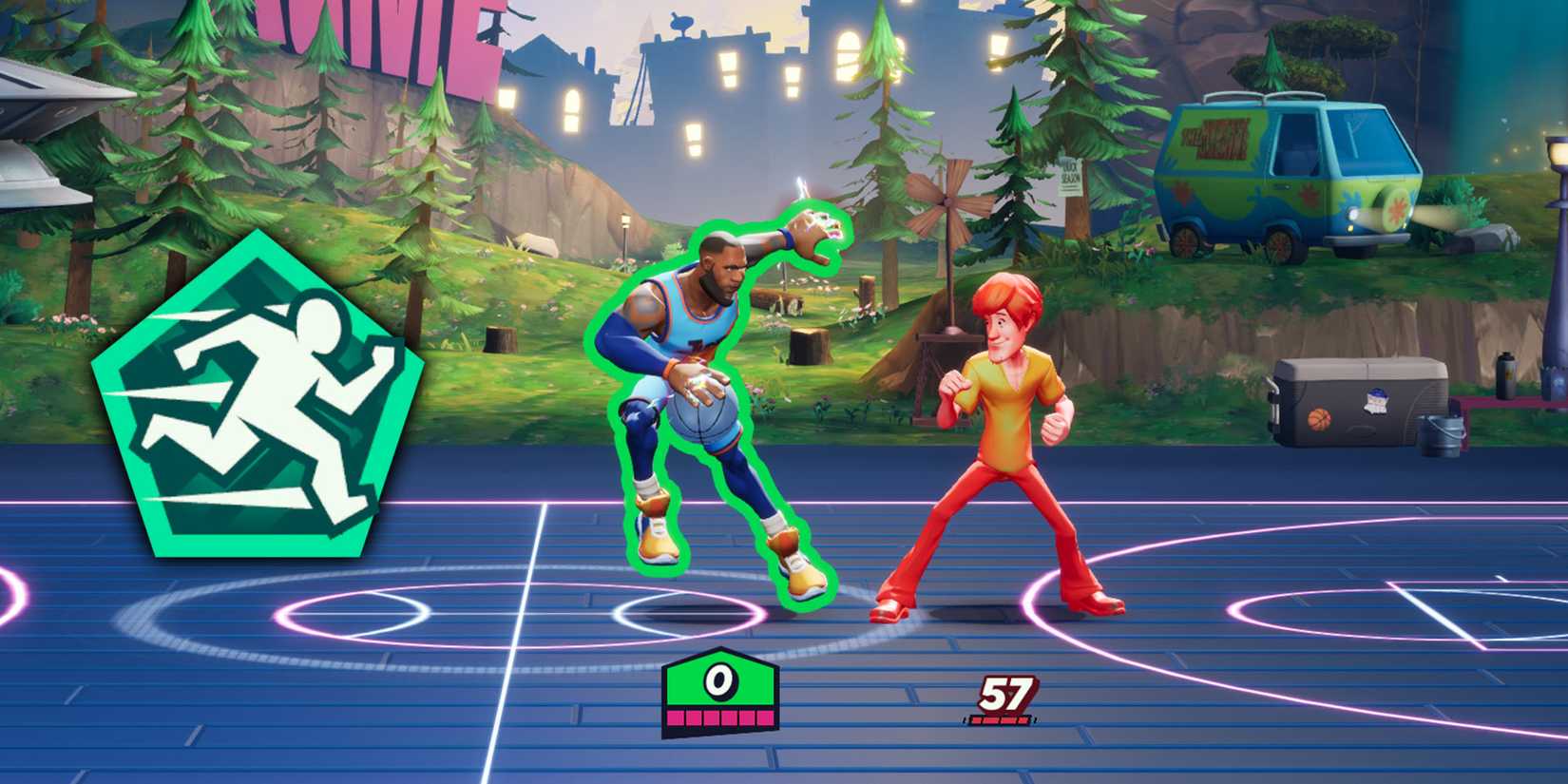Click the ghost sticker on the cooler lid
The image size is (1568, 784).
point(1376,400)
